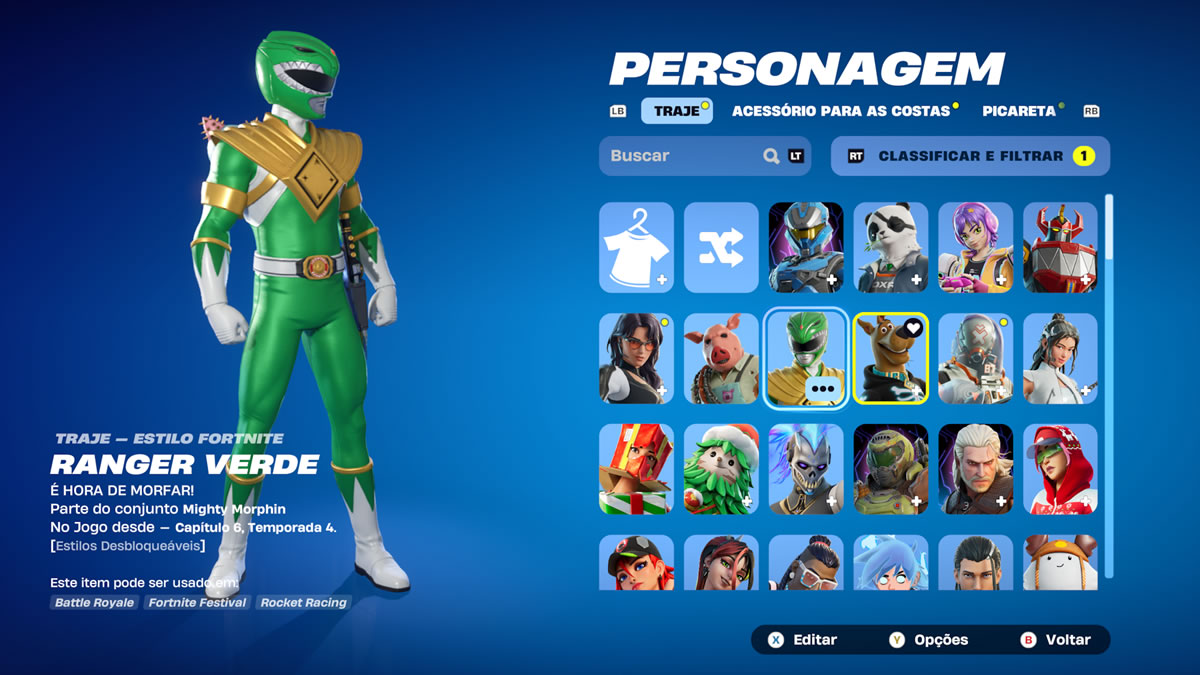
Task: Click the Buscar search field
Action: click(x=685, y=156)
